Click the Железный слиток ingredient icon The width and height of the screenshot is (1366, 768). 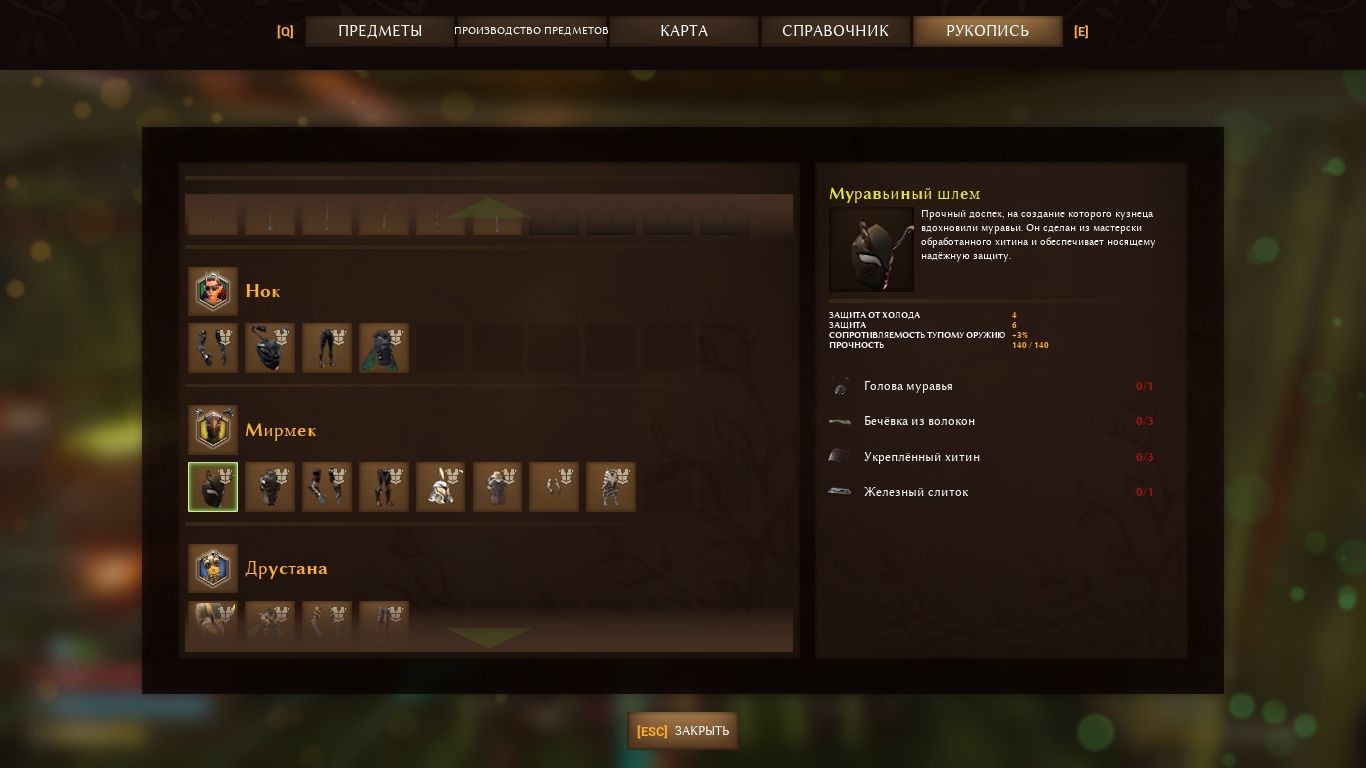(x=840, y=492)
